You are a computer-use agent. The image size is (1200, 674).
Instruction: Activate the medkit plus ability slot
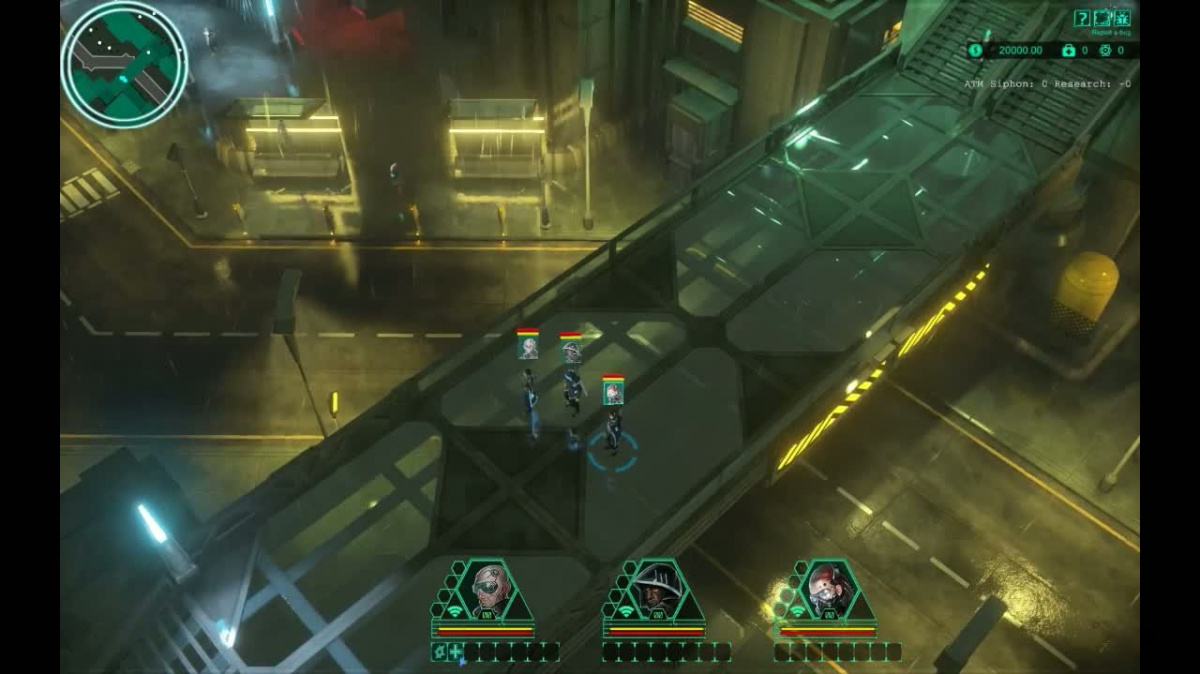pyautogui.click(x=456, y=652)
